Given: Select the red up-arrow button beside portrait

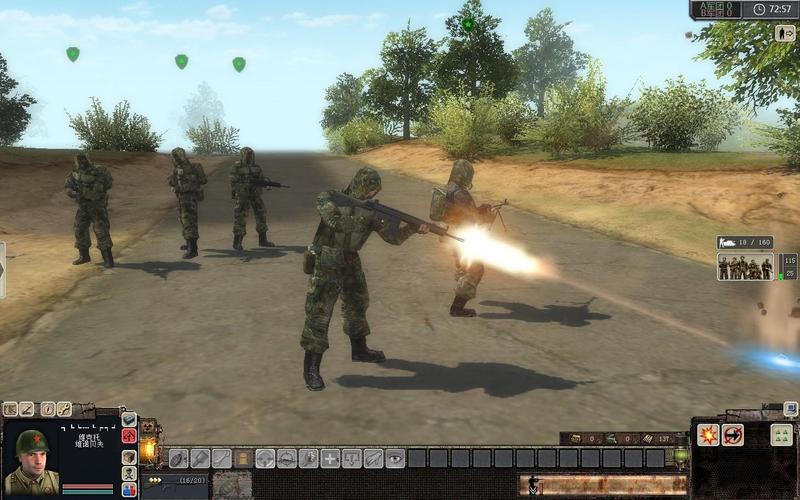Looking at the screenshot, I should [129, 436].
